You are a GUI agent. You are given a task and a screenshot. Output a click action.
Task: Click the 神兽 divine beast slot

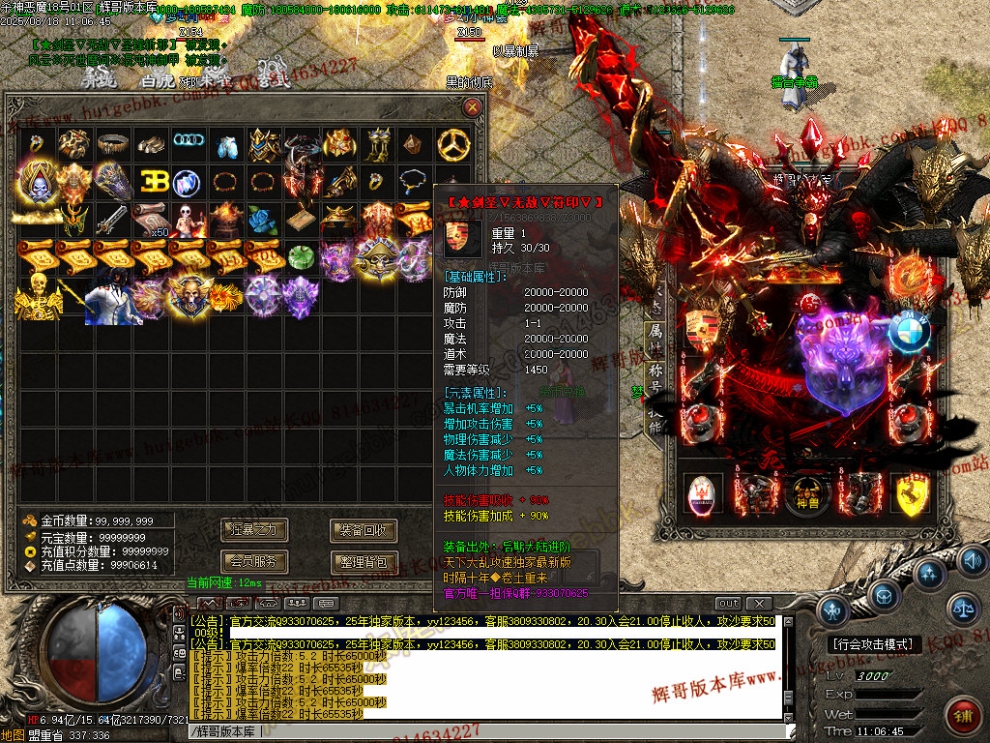click(808, 494)
